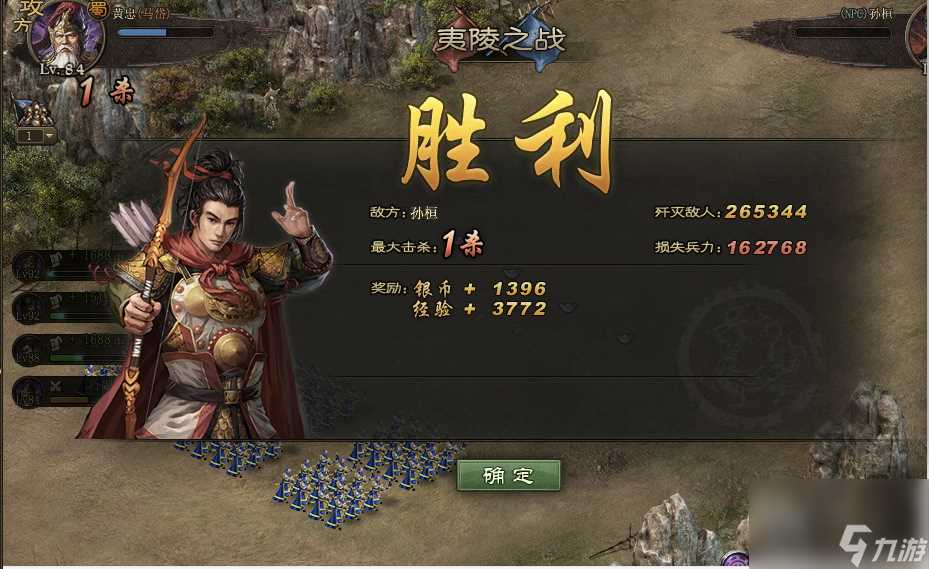Image resolution: width=929 pixels, height=569 pixels.
Task: Open the troop formation dropdown showing 1
Action: [x=36, y=135]
